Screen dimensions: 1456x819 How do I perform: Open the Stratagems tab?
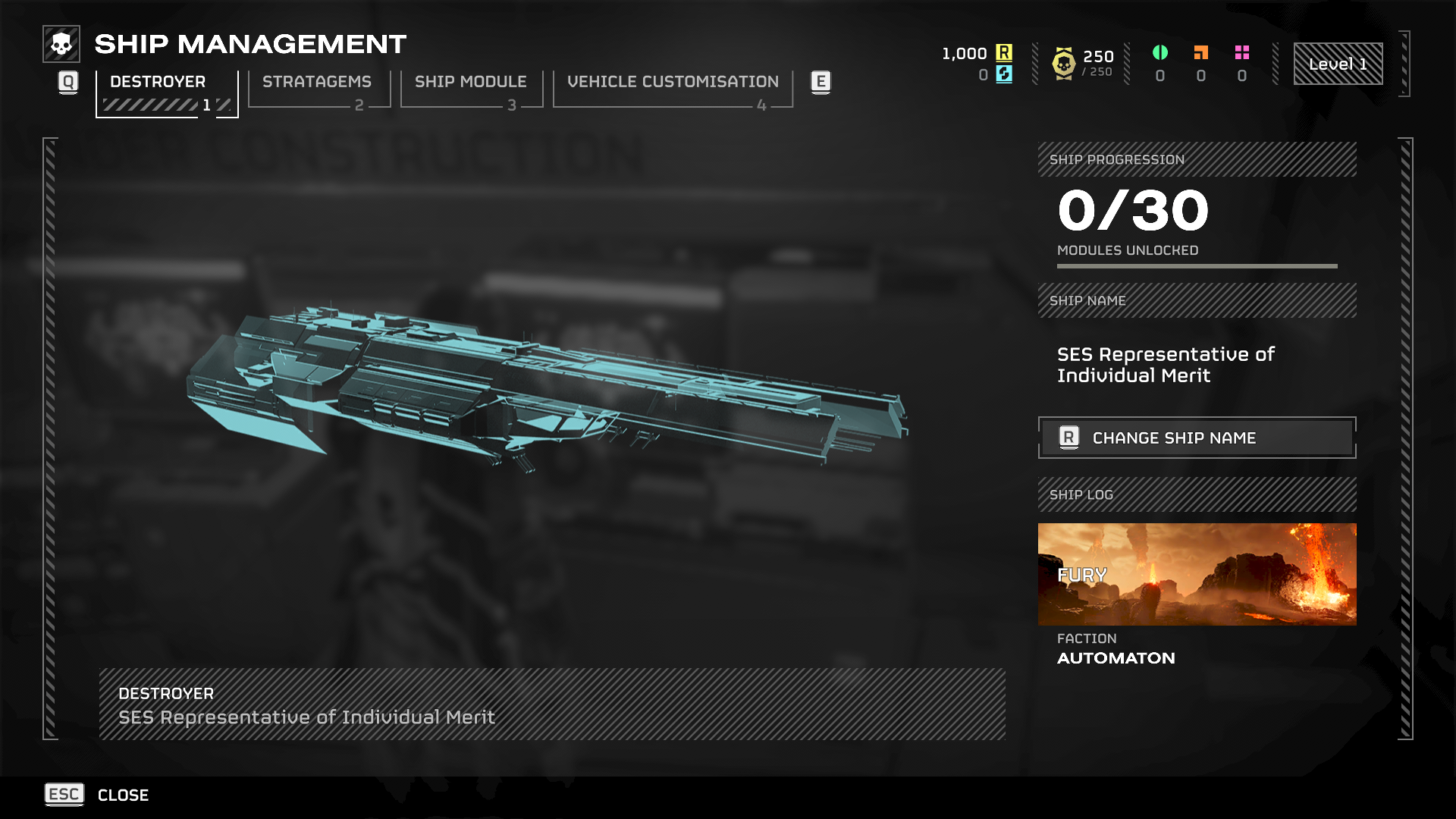318,89
